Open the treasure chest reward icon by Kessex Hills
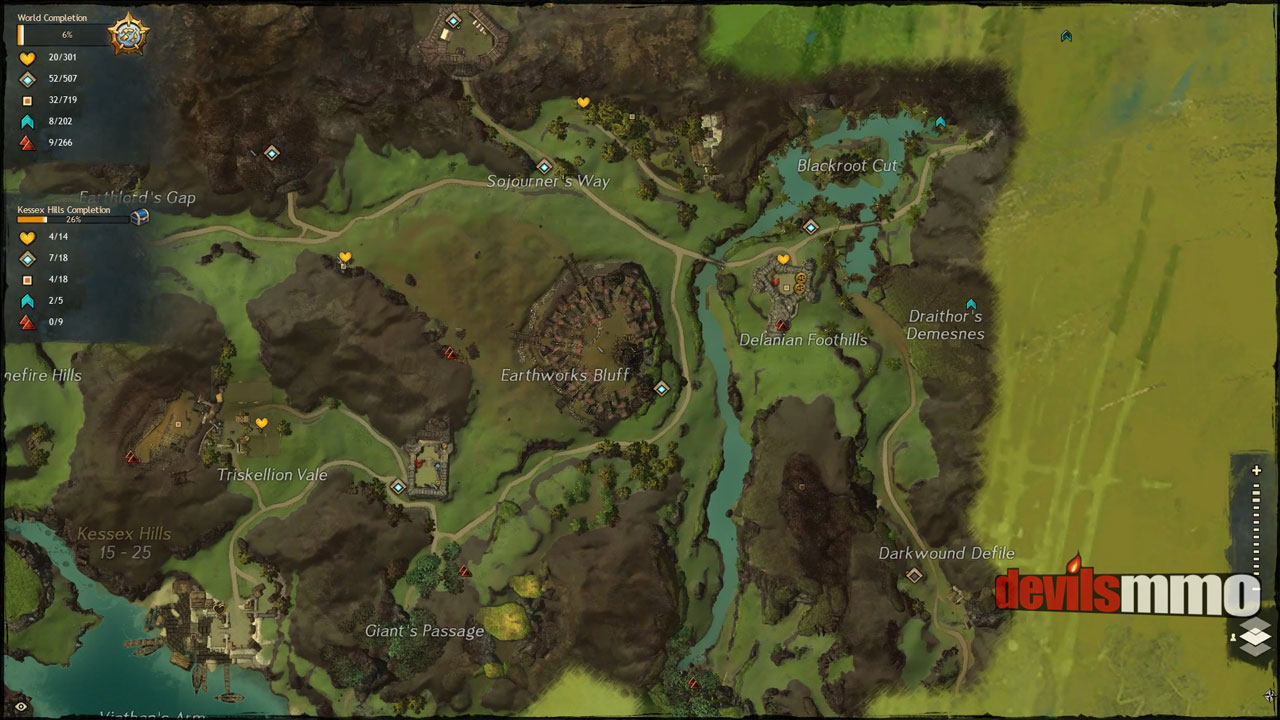The height and width of the screenshot is (720, 1280). point(140,216)
